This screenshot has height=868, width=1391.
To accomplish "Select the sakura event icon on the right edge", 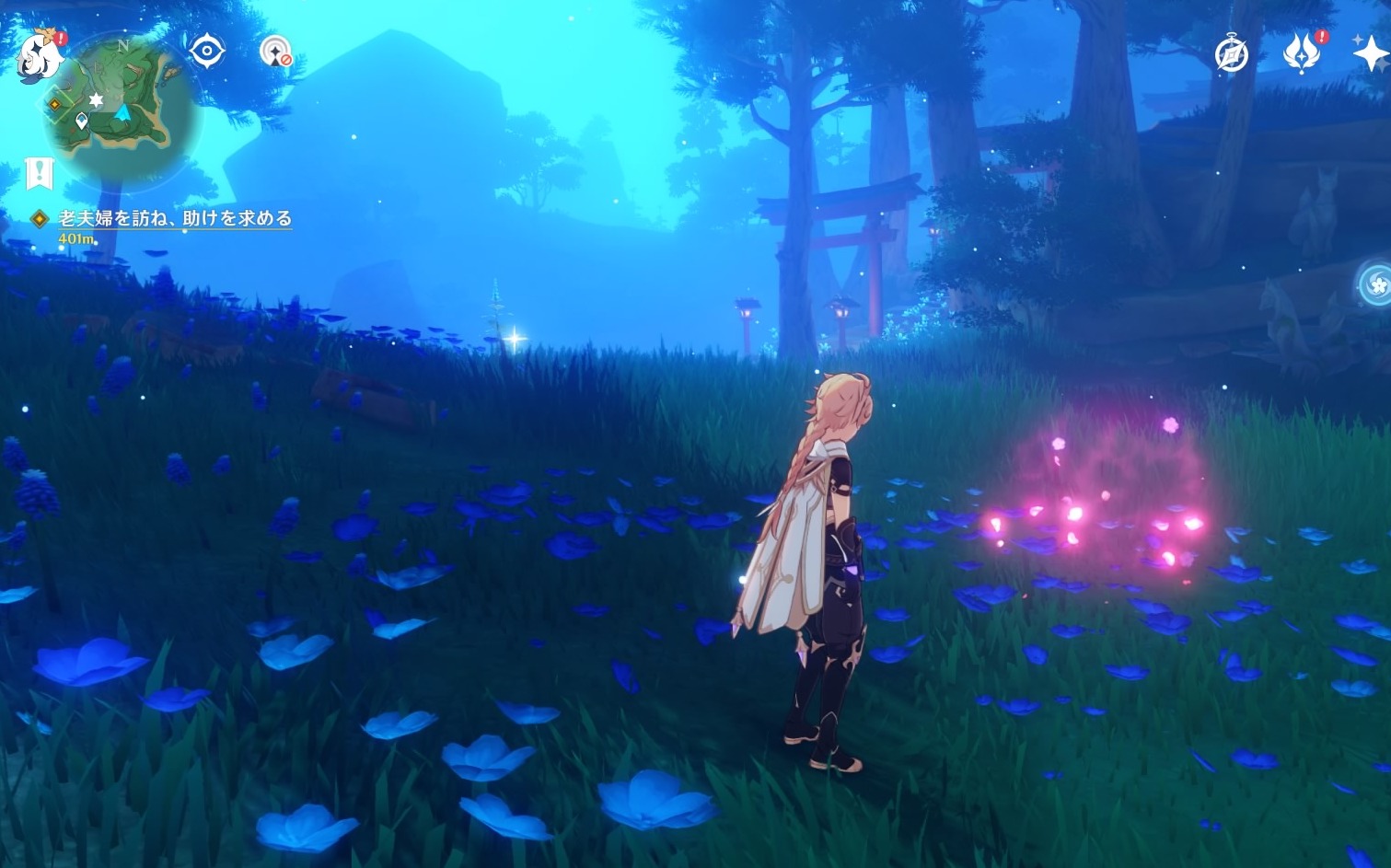I will 1375,285.
